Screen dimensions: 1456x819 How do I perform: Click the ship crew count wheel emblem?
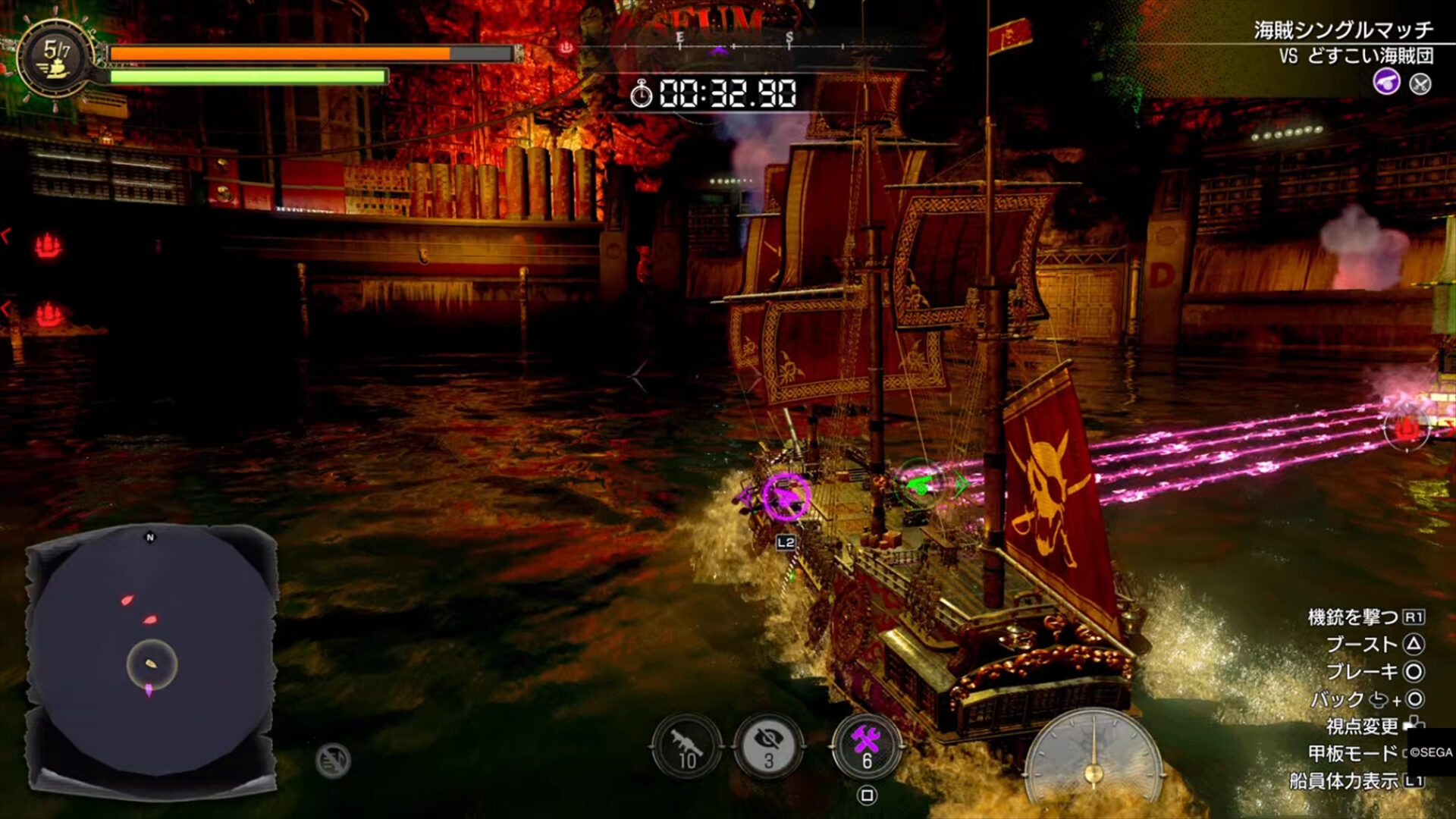(x=57, y=60)
